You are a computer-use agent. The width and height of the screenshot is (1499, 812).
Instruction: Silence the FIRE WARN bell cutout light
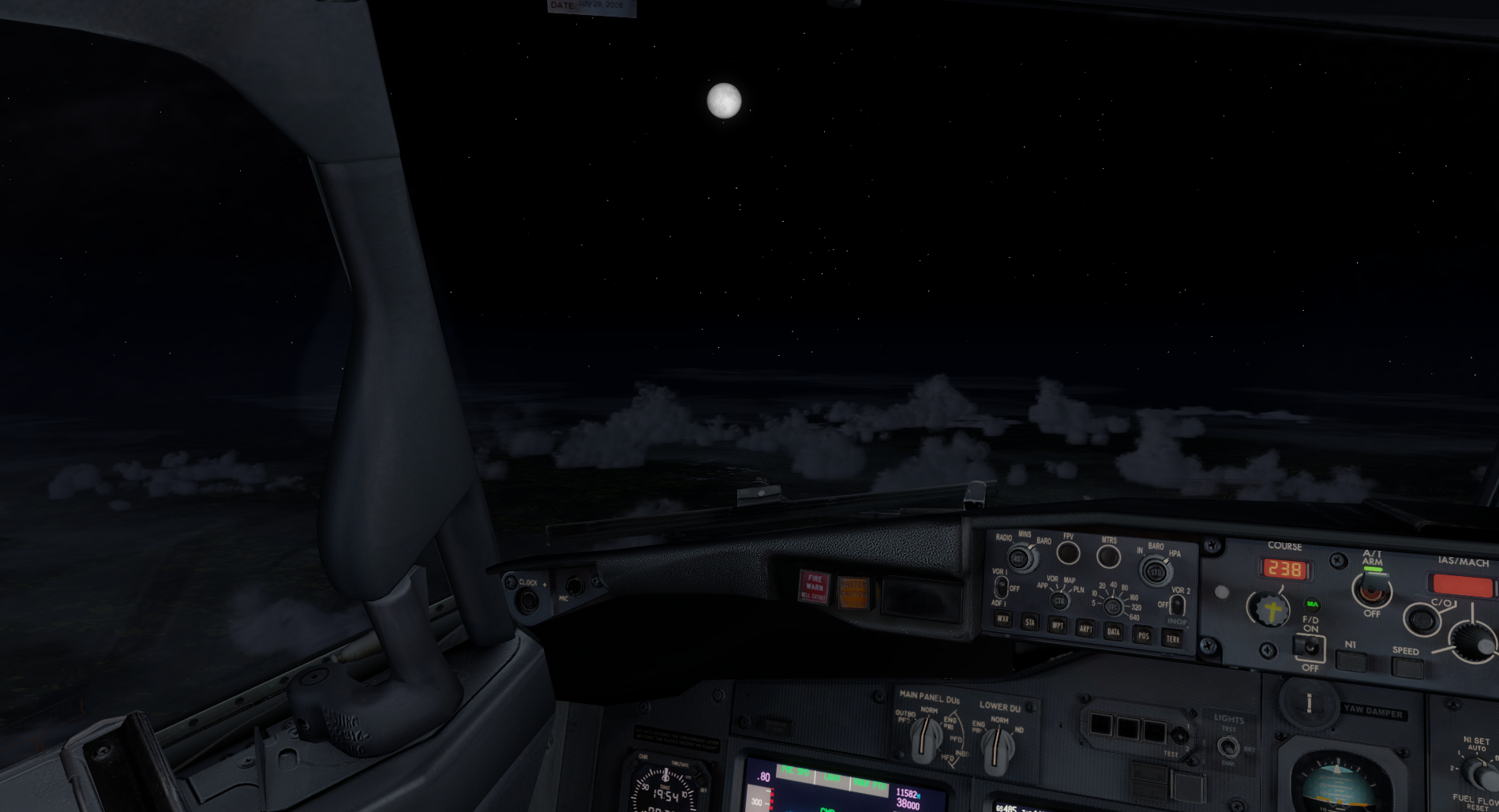pyautogui.click(x=814, y=587)
